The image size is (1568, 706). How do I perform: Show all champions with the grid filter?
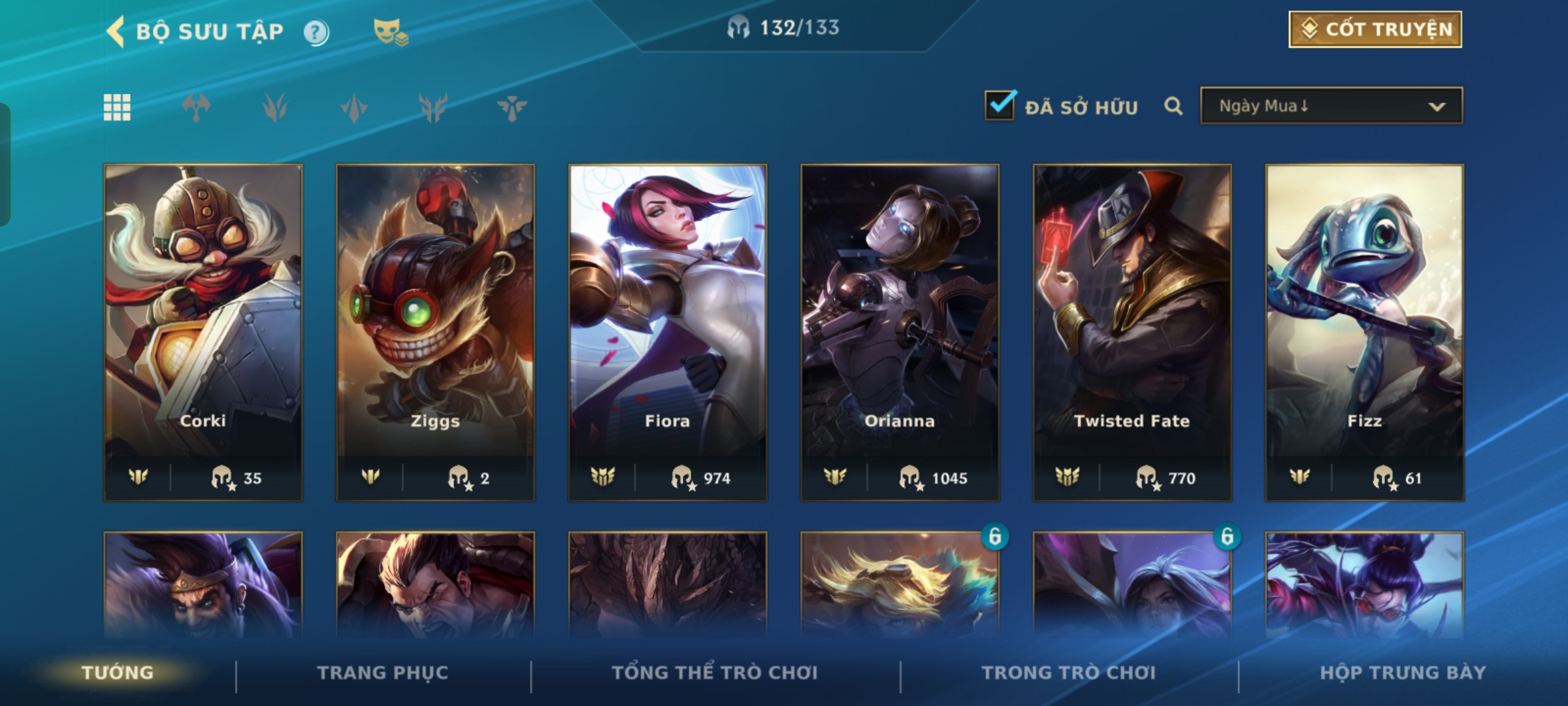117,107
